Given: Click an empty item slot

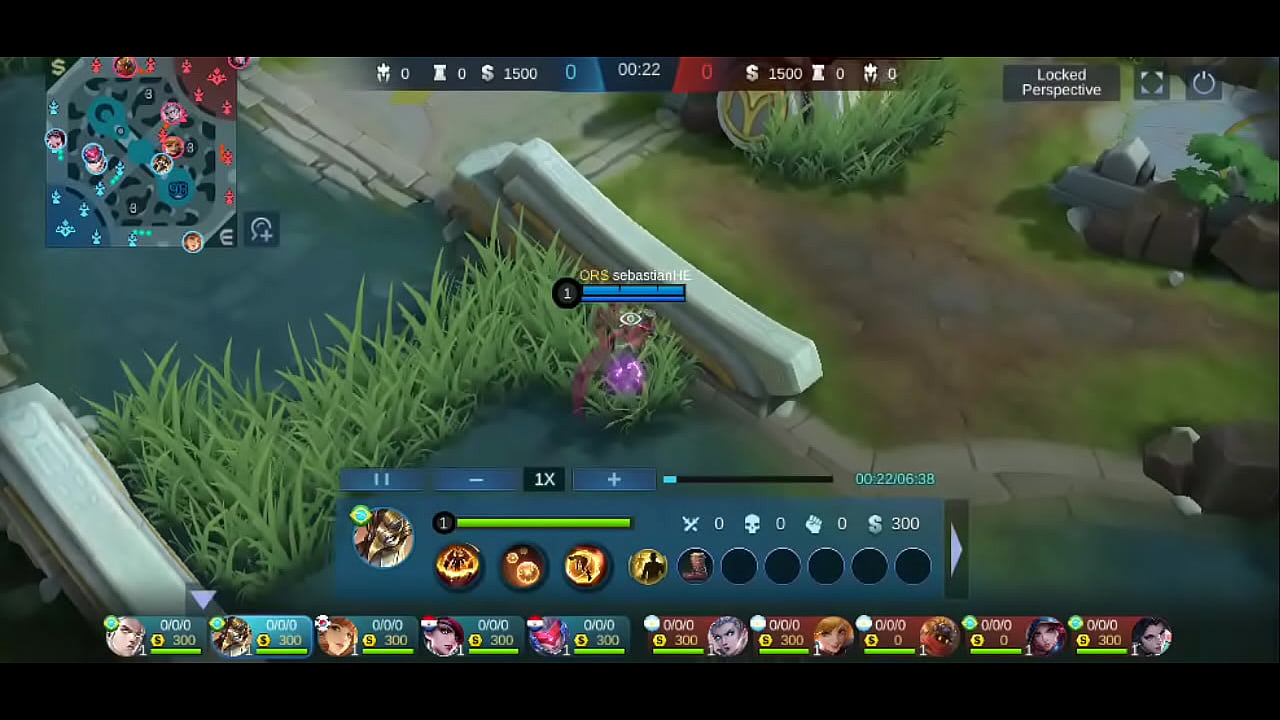Looking at the screenshot, I should pyautogui.click(x=782, y=566).
